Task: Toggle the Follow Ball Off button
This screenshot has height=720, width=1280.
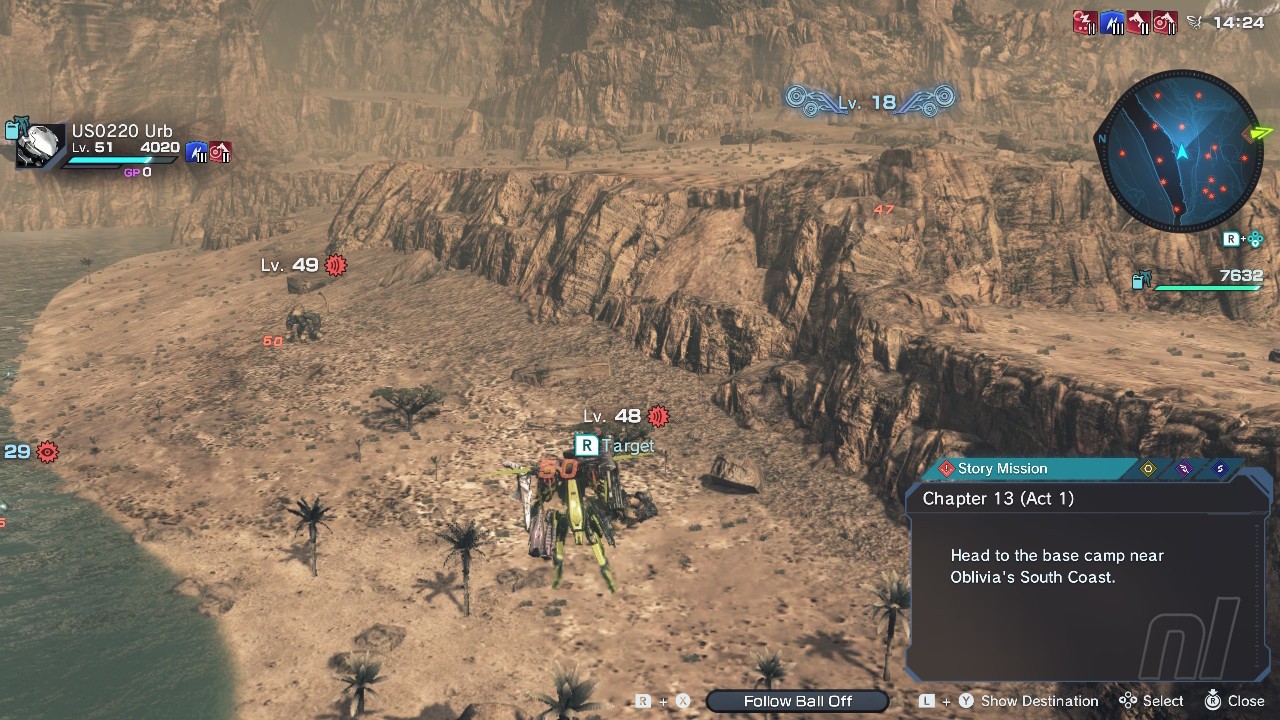Action: click(797, 701)
